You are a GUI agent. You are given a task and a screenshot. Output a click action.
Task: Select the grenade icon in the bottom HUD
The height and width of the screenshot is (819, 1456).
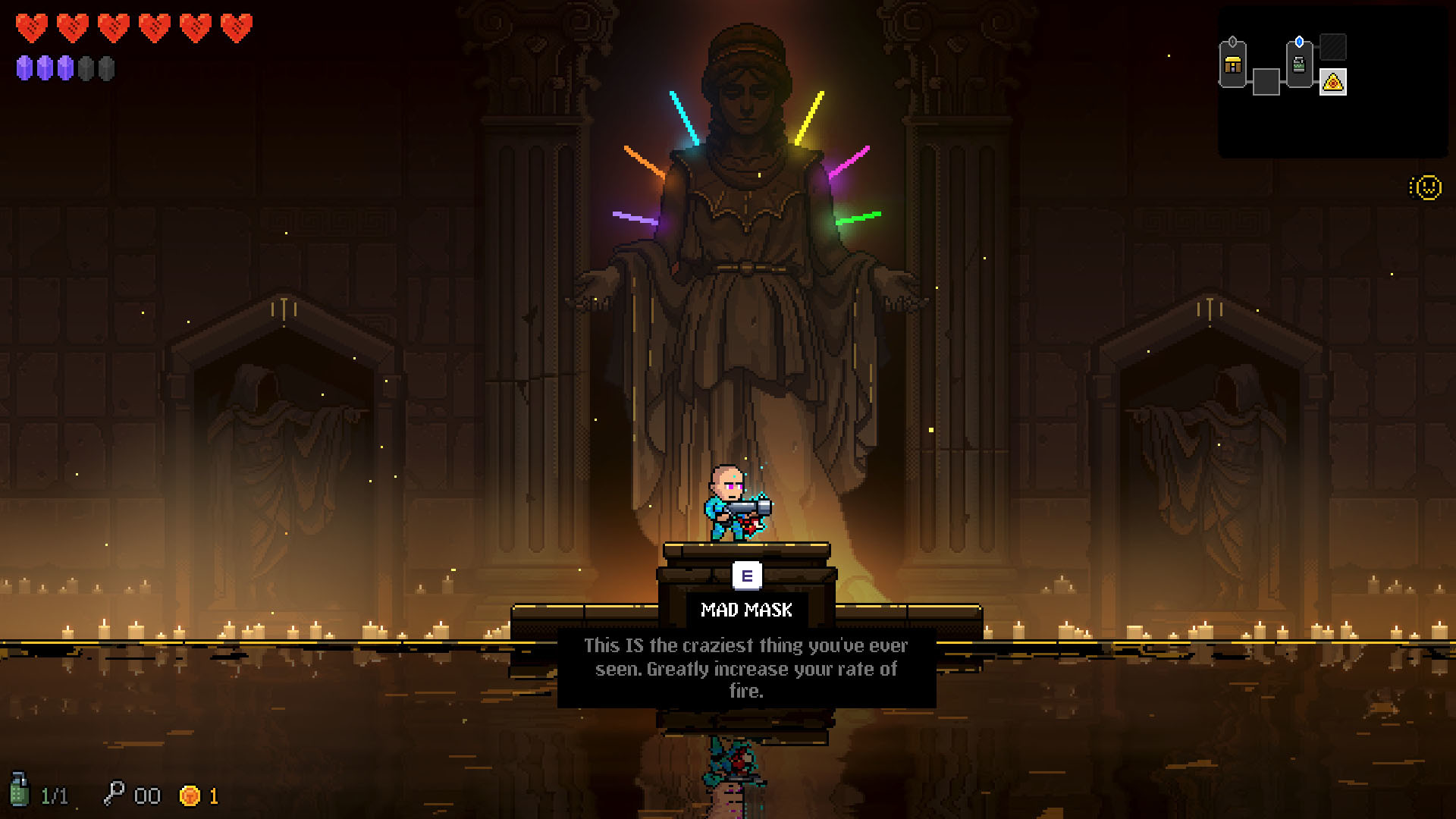(x=20, y=790)
